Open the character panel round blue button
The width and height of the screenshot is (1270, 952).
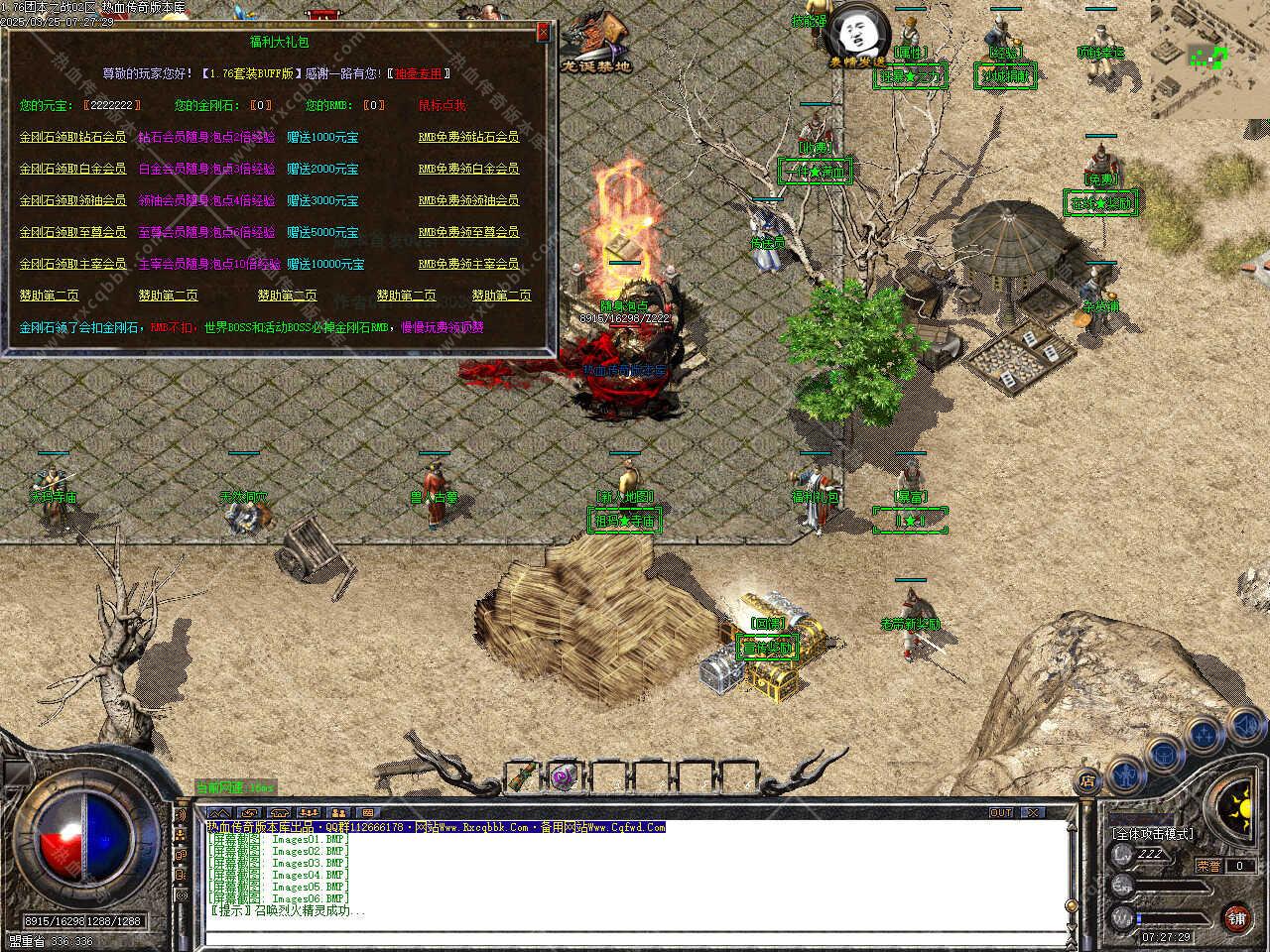pos(1124,772)
